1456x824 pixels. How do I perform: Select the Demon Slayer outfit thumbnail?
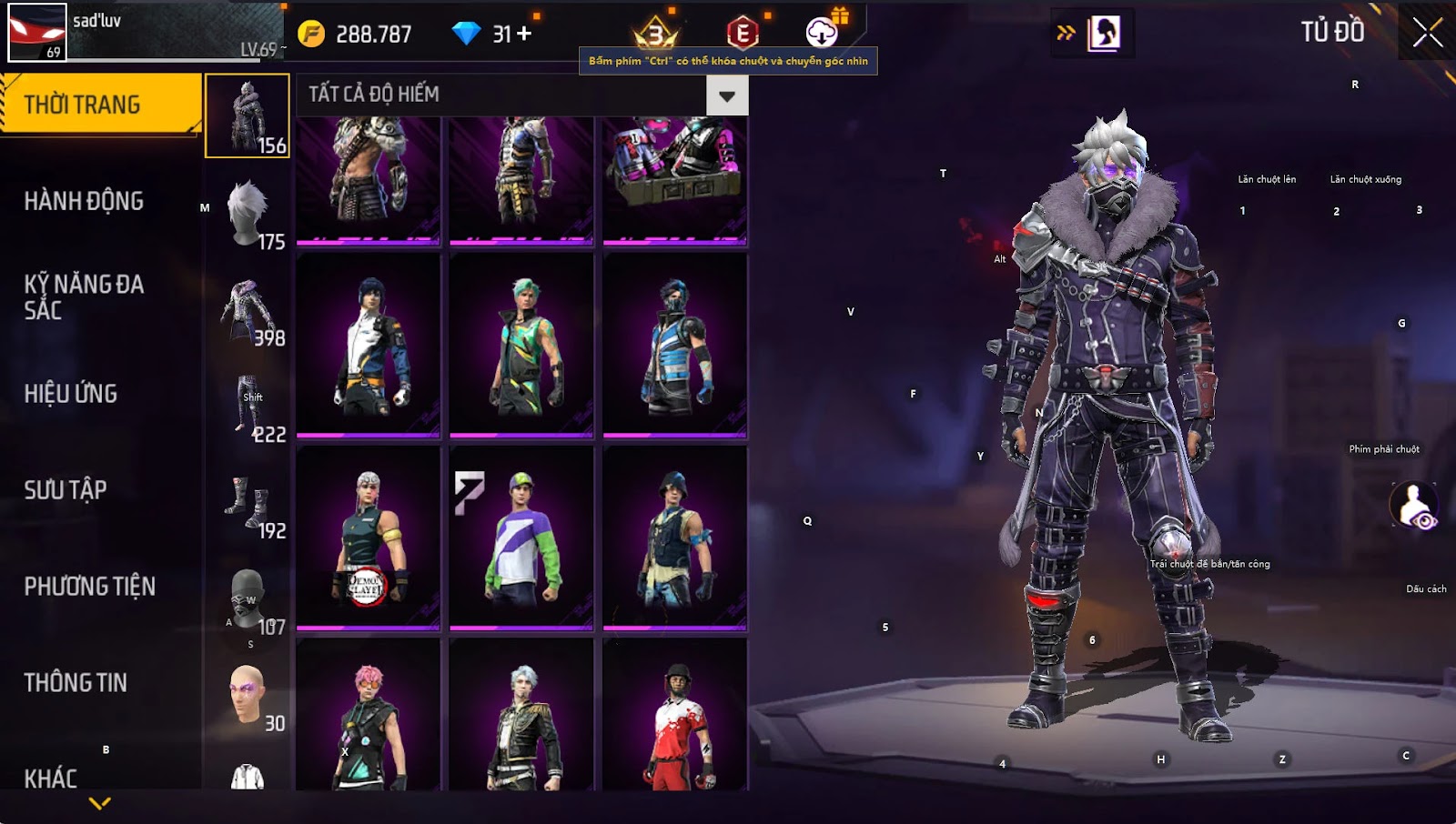point(369,537)
